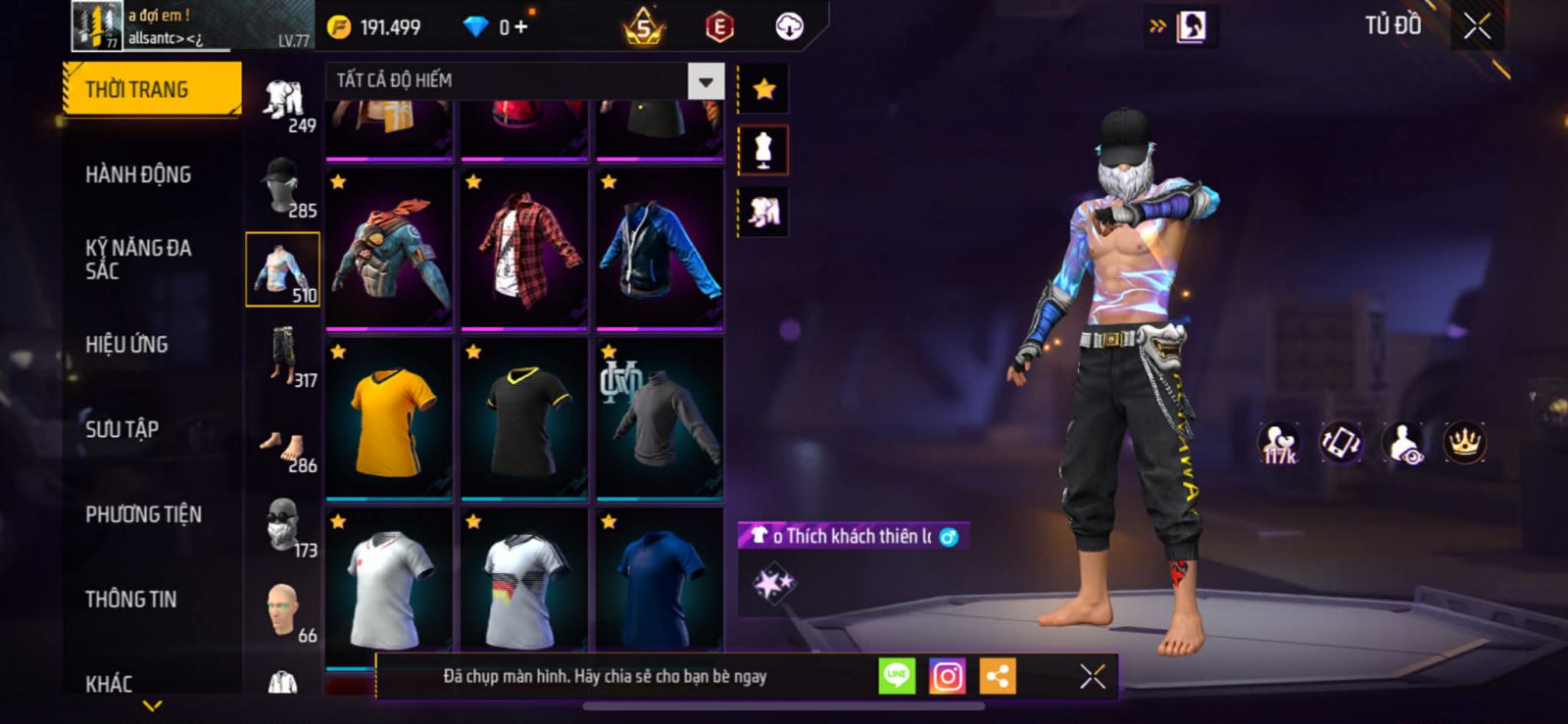
Task: Close the wardrobe screen
Action: point(1477,26)
